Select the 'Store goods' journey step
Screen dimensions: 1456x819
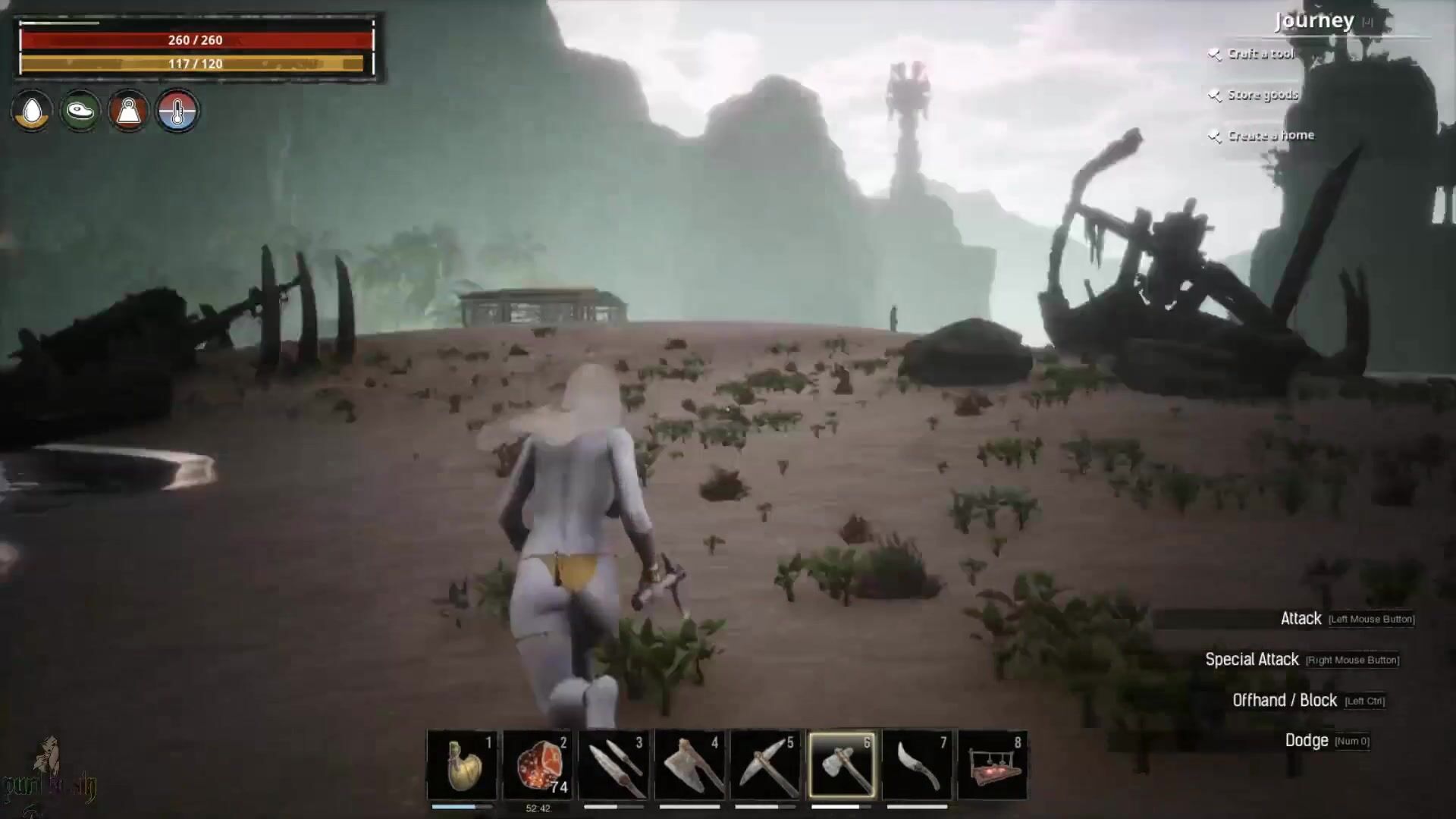pyautogui.click(x=1263, y=95)
